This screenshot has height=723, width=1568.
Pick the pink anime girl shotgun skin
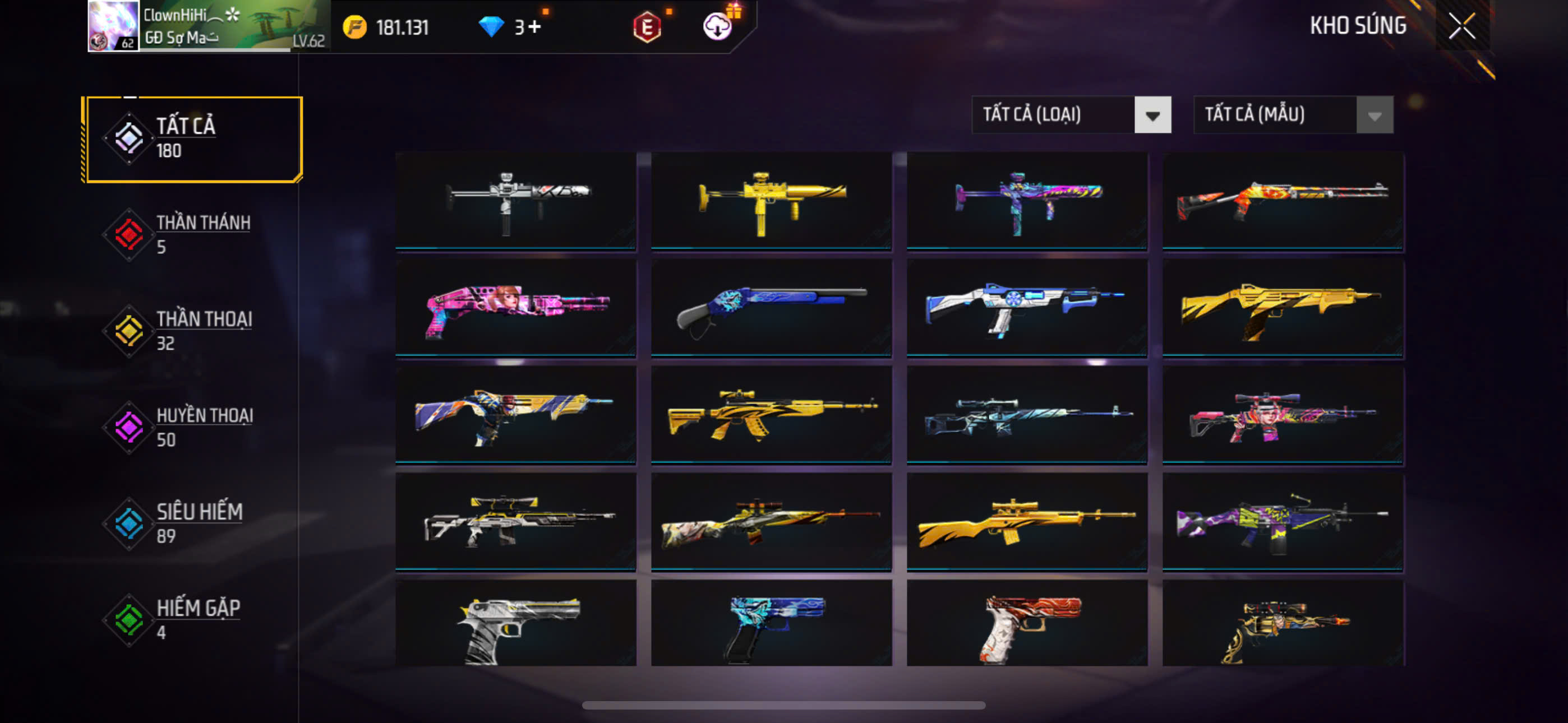coord(515,307)
